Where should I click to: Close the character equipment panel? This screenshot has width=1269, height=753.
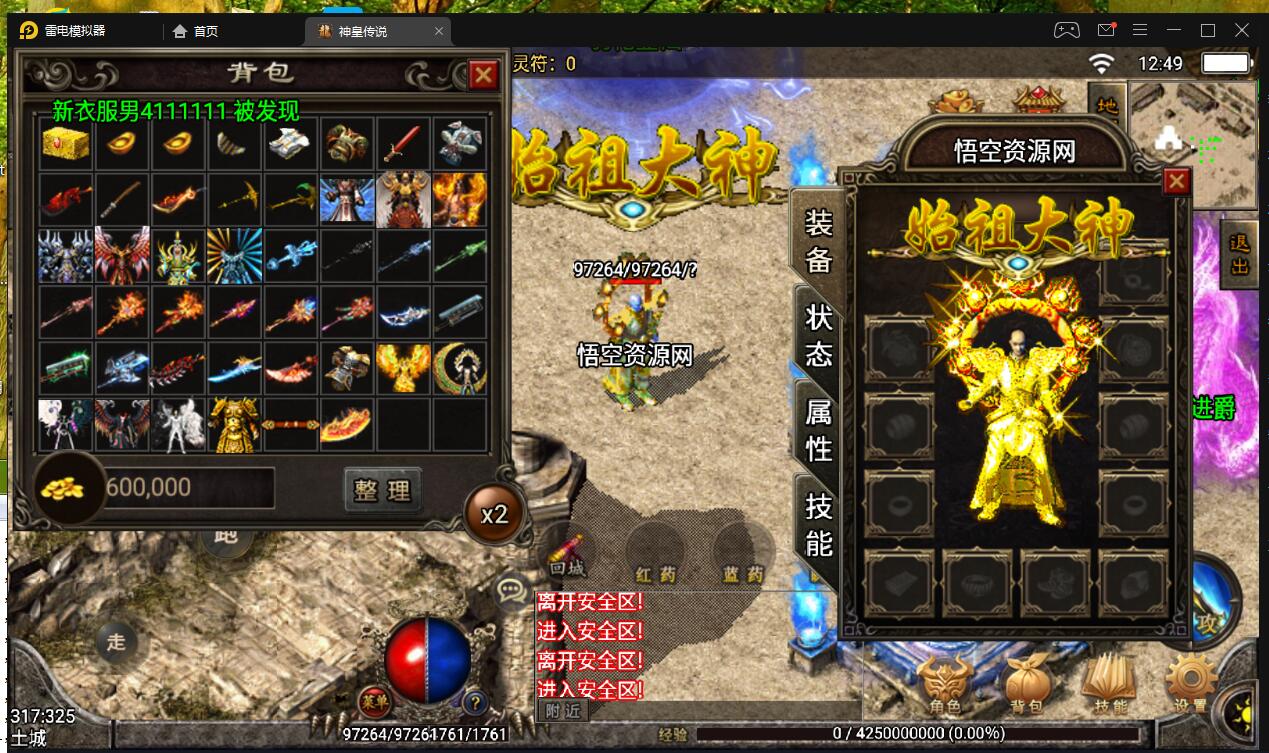(x=1177, y=181)
